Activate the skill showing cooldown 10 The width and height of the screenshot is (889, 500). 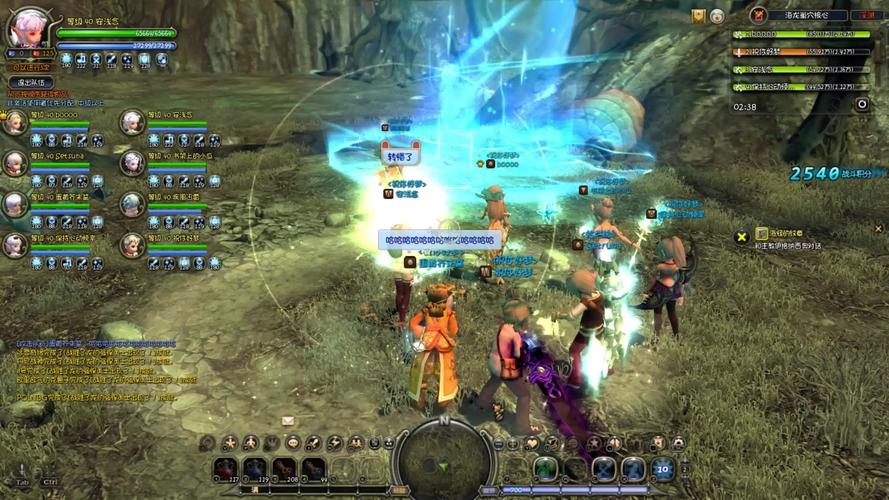coord(663,468)
